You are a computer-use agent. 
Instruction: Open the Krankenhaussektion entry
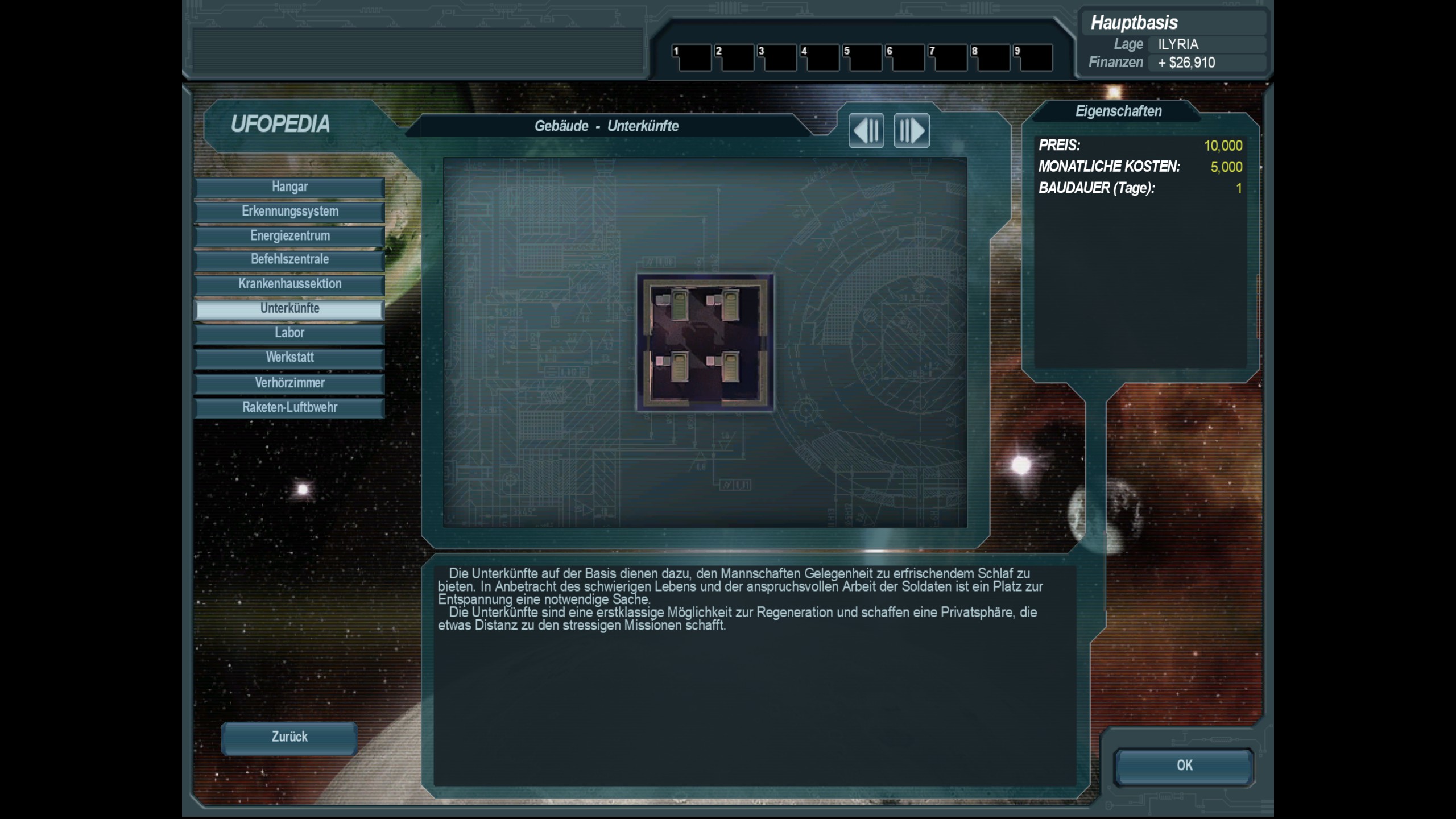point(289,284)
